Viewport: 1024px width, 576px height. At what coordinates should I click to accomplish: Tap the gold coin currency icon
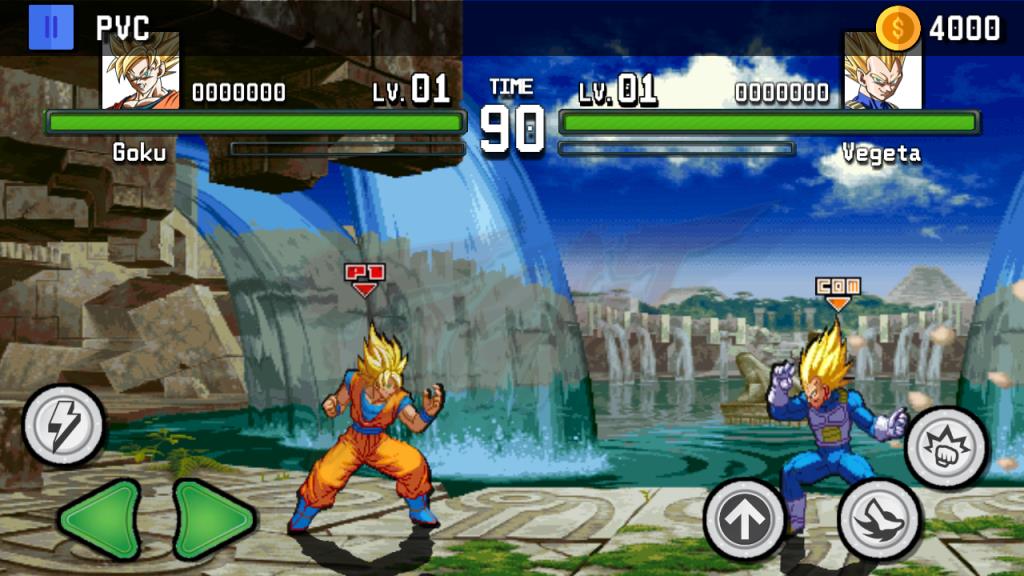(897, 28)
